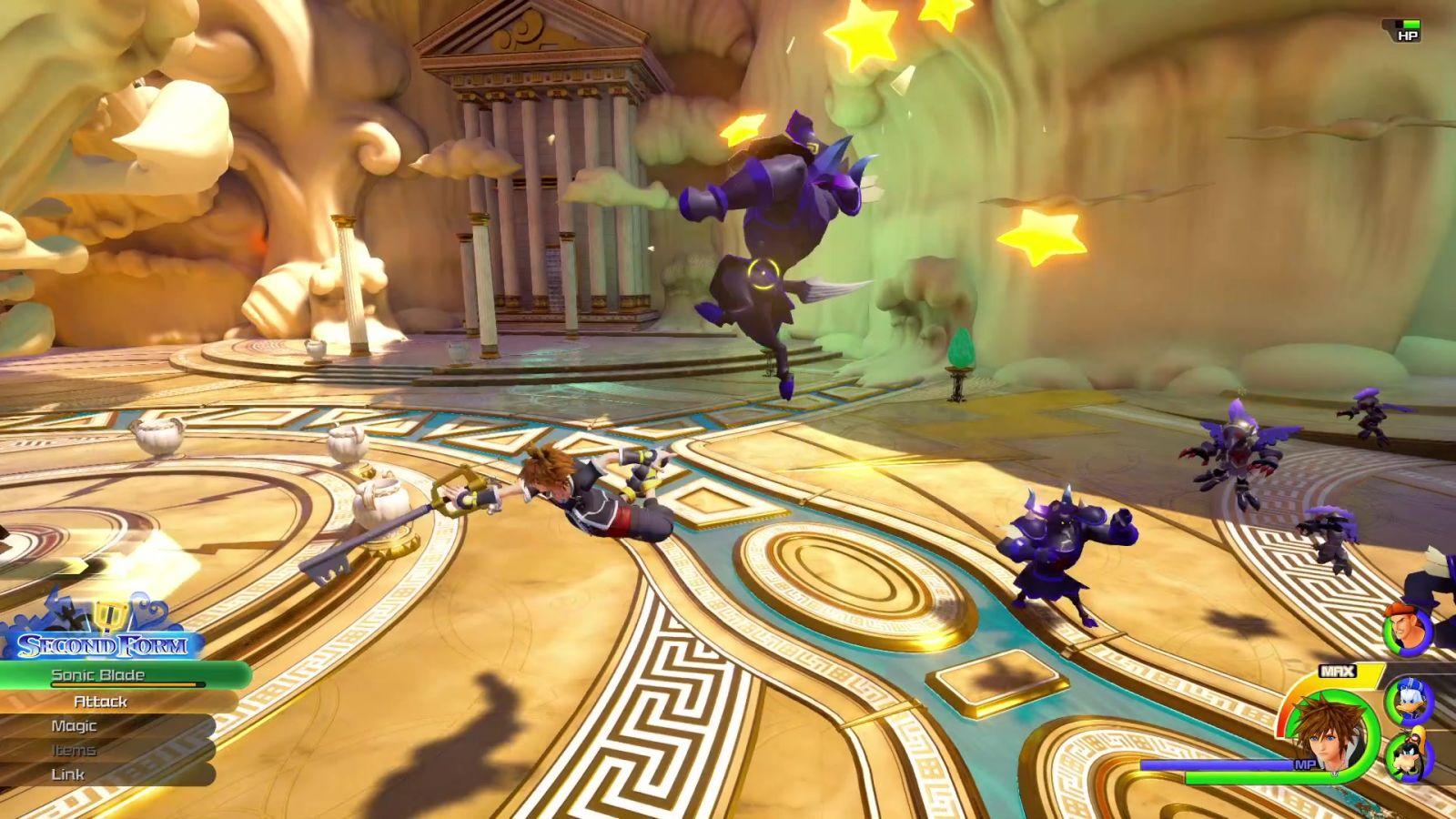Select the Sonic Blade command

click(x=98, y=675)
